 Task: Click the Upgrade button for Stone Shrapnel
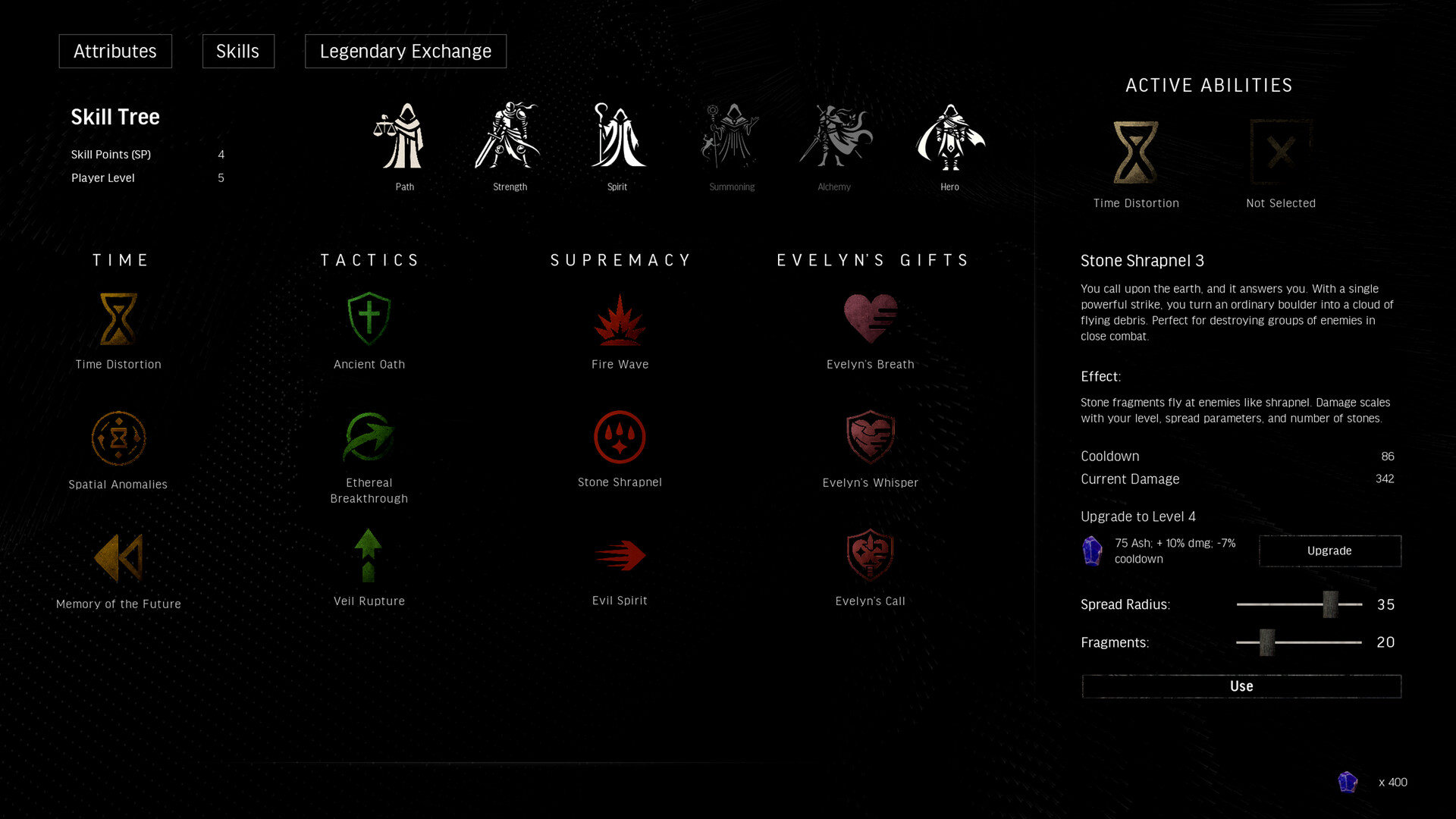(x=1329, y=551)
